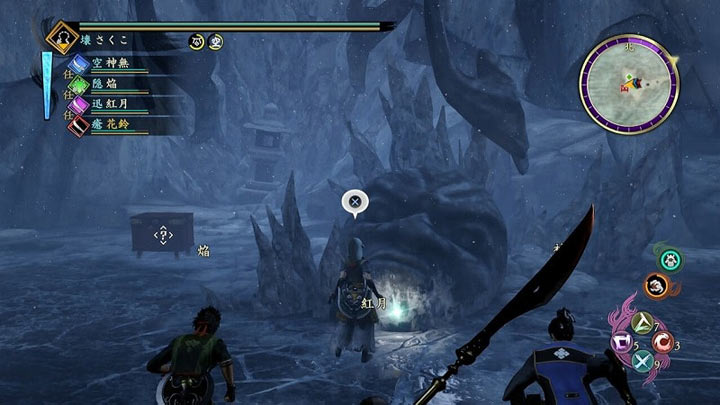
Task: Pick party member 花鈴 in the party list
Action: (110, 124)
